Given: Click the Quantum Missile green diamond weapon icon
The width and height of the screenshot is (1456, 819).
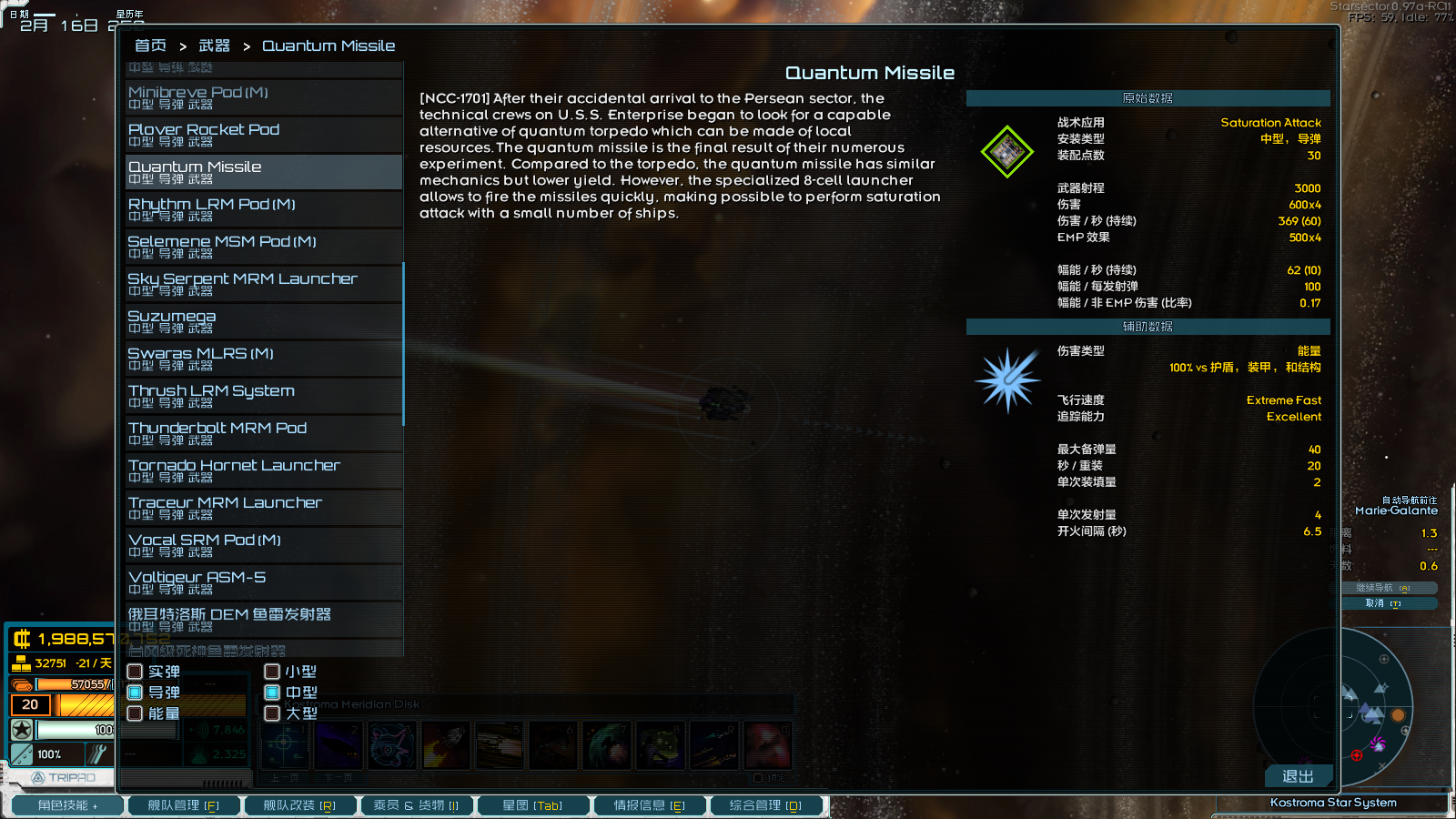Looking at the screenshot, I should 1006,151.
